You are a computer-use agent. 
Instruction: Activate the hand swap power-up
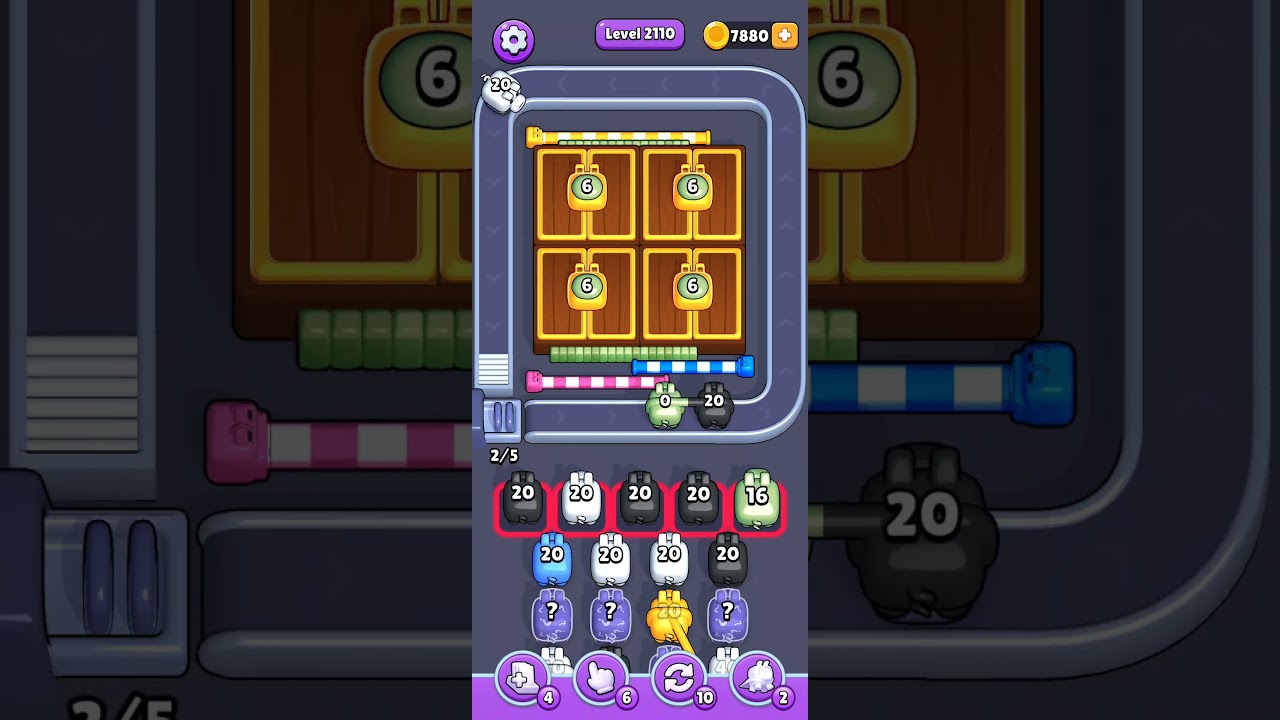[601, 677]
